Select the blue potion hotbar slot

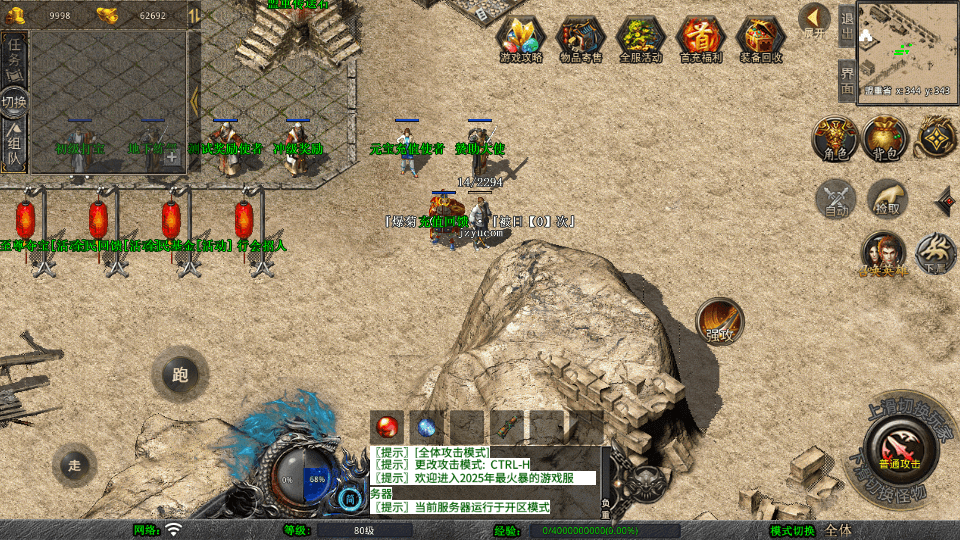427,426
